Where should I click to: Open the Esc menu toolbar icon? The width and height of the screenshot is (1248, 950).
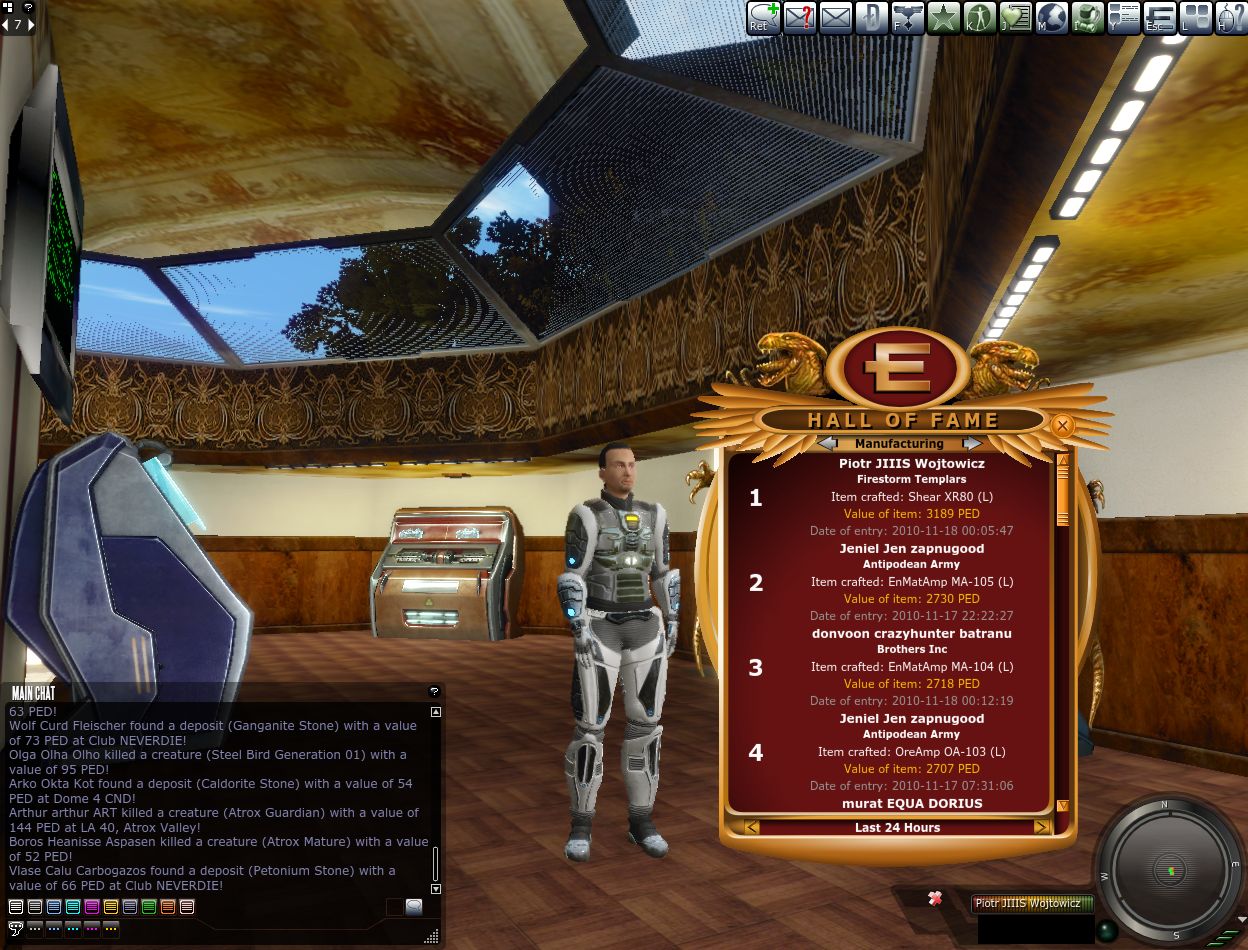click(1159, 17)
